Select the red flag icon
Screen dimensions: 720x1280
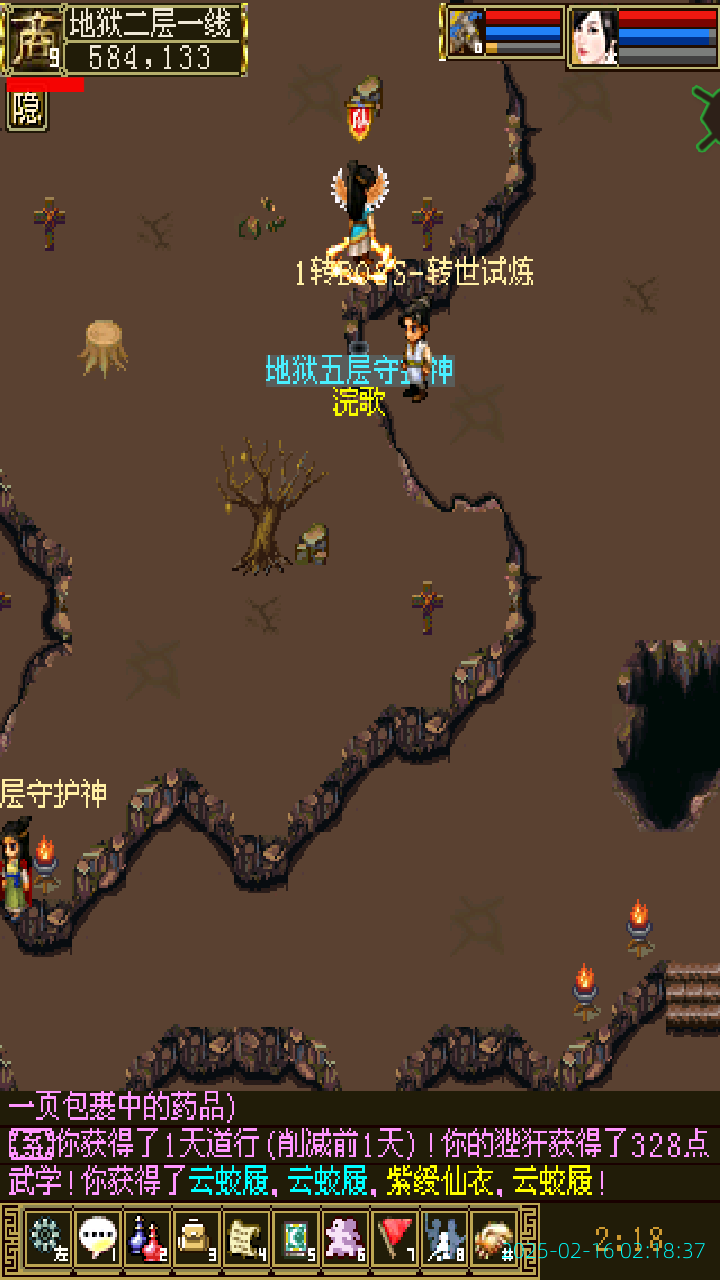[x=394, y=1239]
